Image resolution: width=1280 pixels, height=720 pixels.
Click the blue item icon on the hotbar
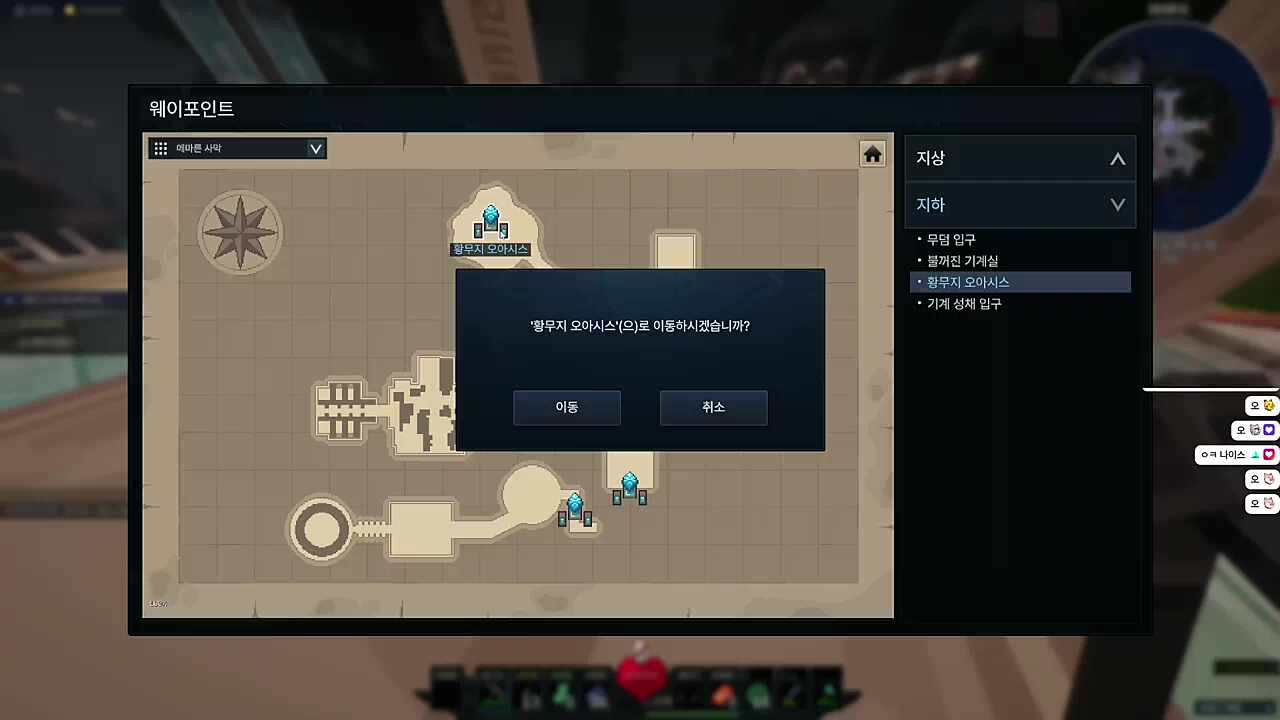595,693
